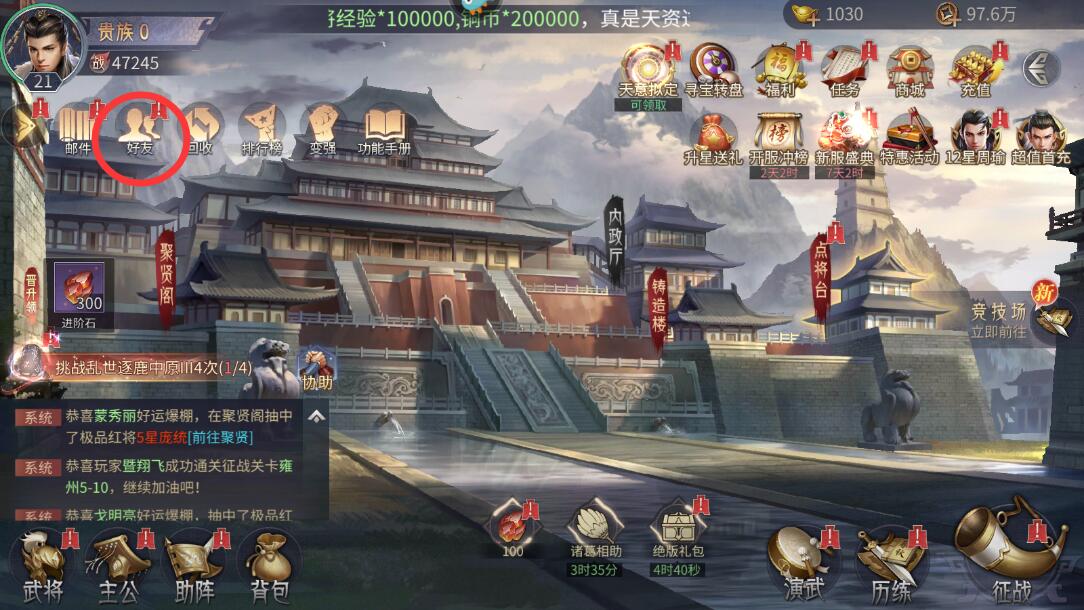The width and height of the screenshot is (1084, 610).
Task: Open the 变强 power-up guide
Action: click(x=322, y=129)
